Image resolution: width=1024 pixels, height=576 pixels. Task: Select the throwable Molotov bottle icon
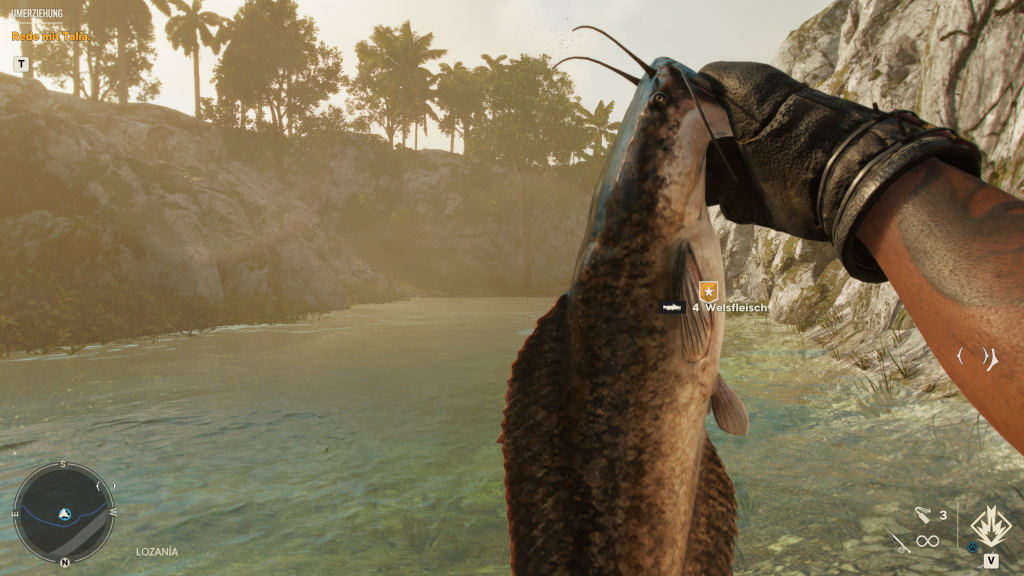(x=922, y=515)
